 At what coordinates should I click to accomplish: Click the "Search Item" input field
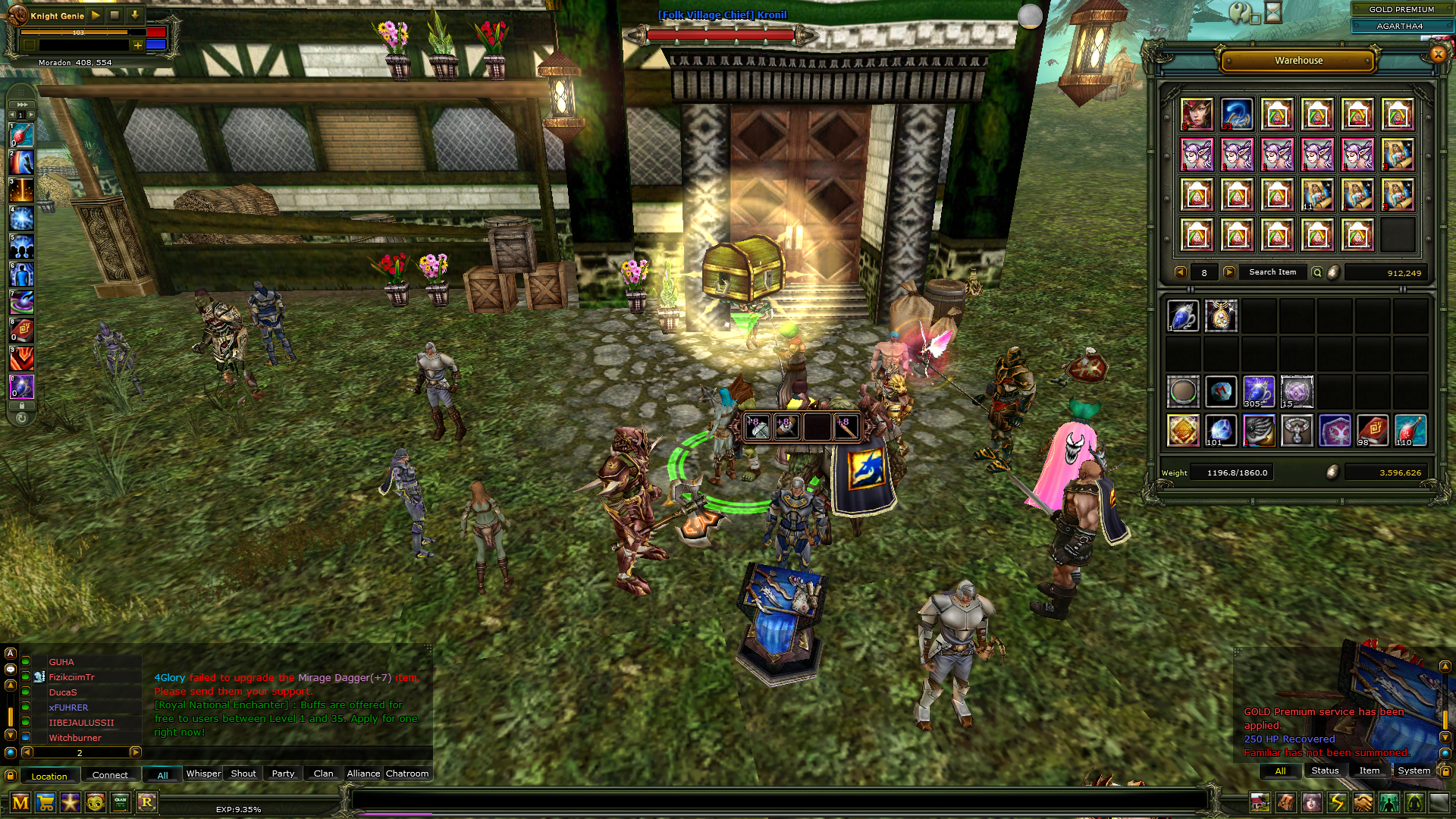1273,272
